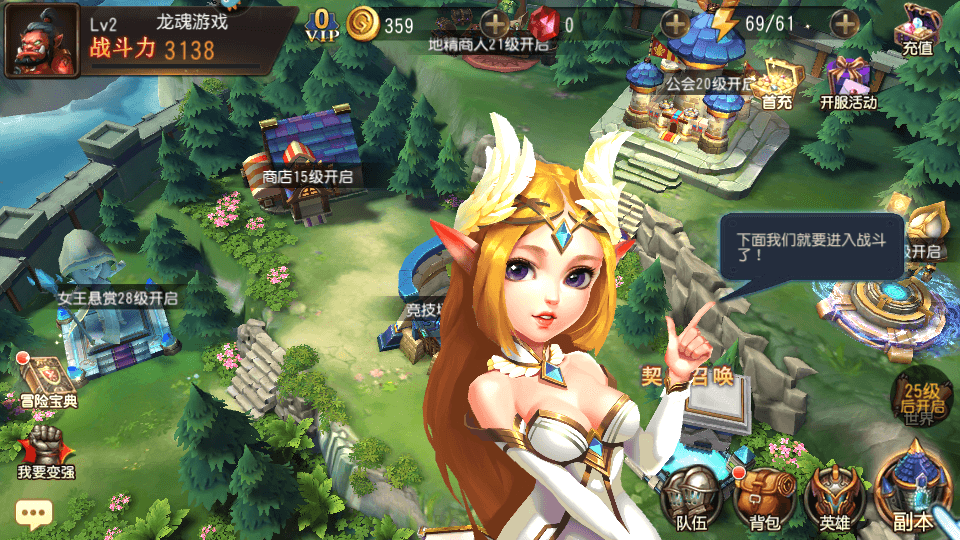Viewport: 960px width, 540px height.
Task: Open the 开服活动 server event gift
Action: [x=848, y=82]
